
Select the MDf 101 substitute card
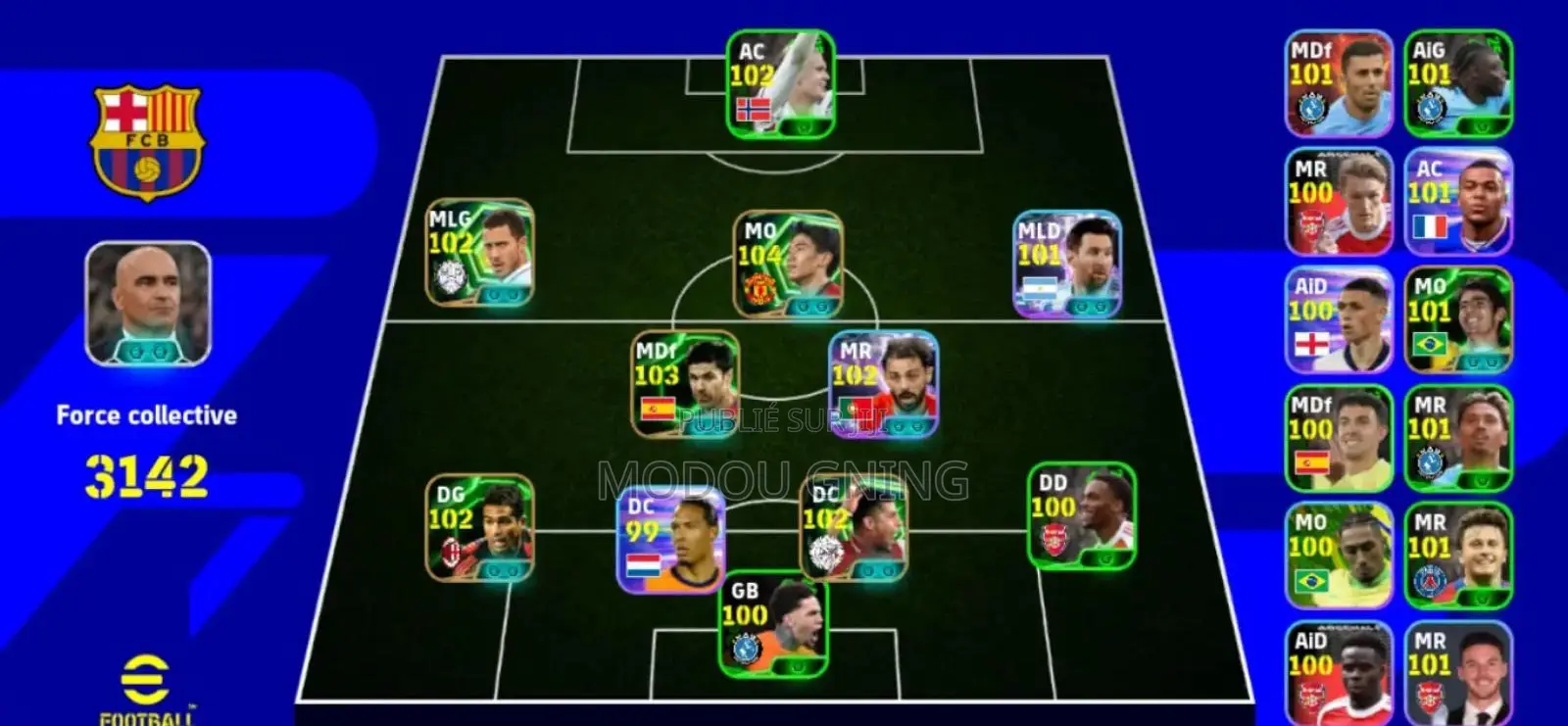1339,83
